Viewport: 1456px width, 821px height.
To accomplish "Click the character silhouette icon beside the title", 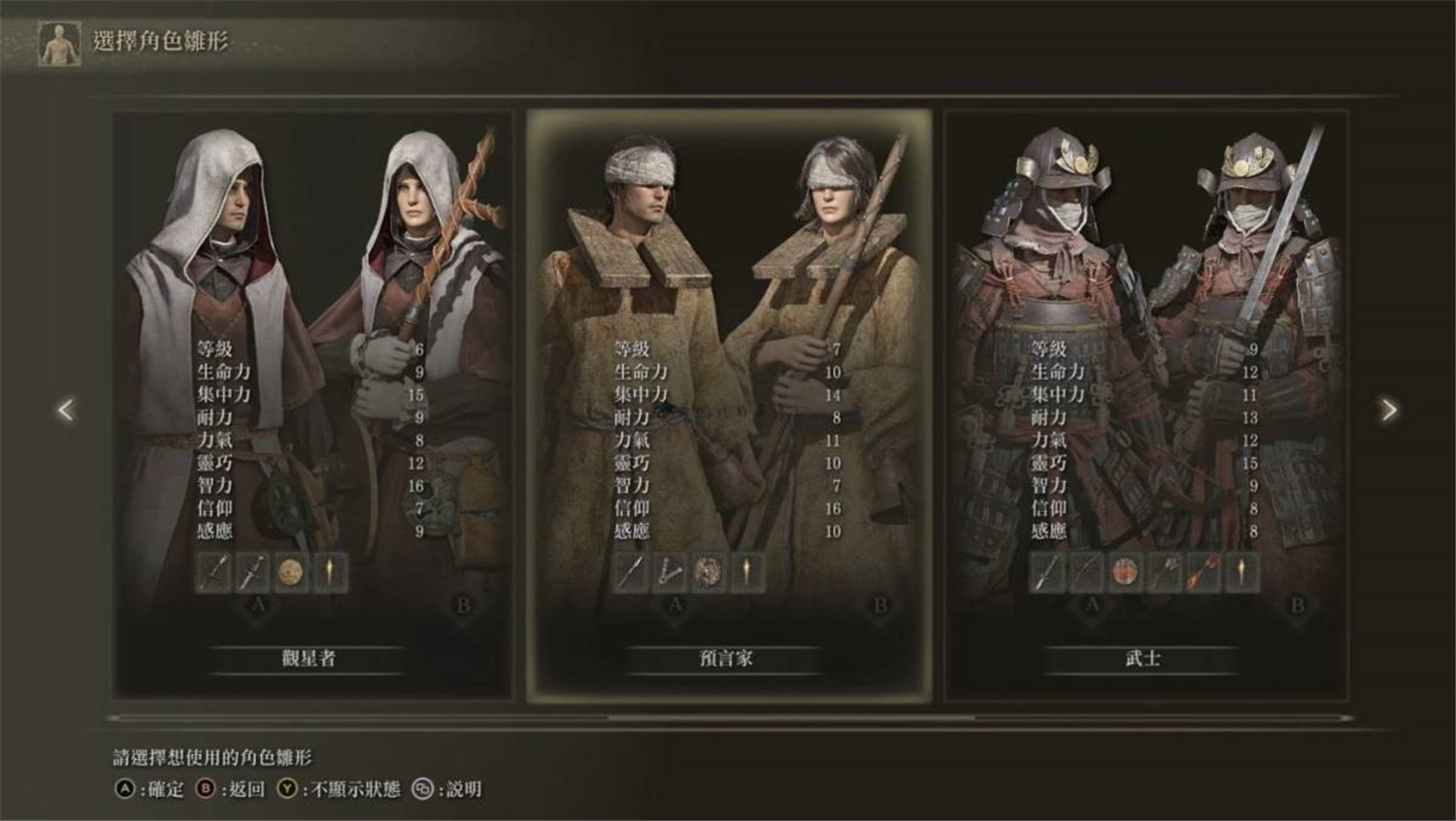I will coord(58,40).
